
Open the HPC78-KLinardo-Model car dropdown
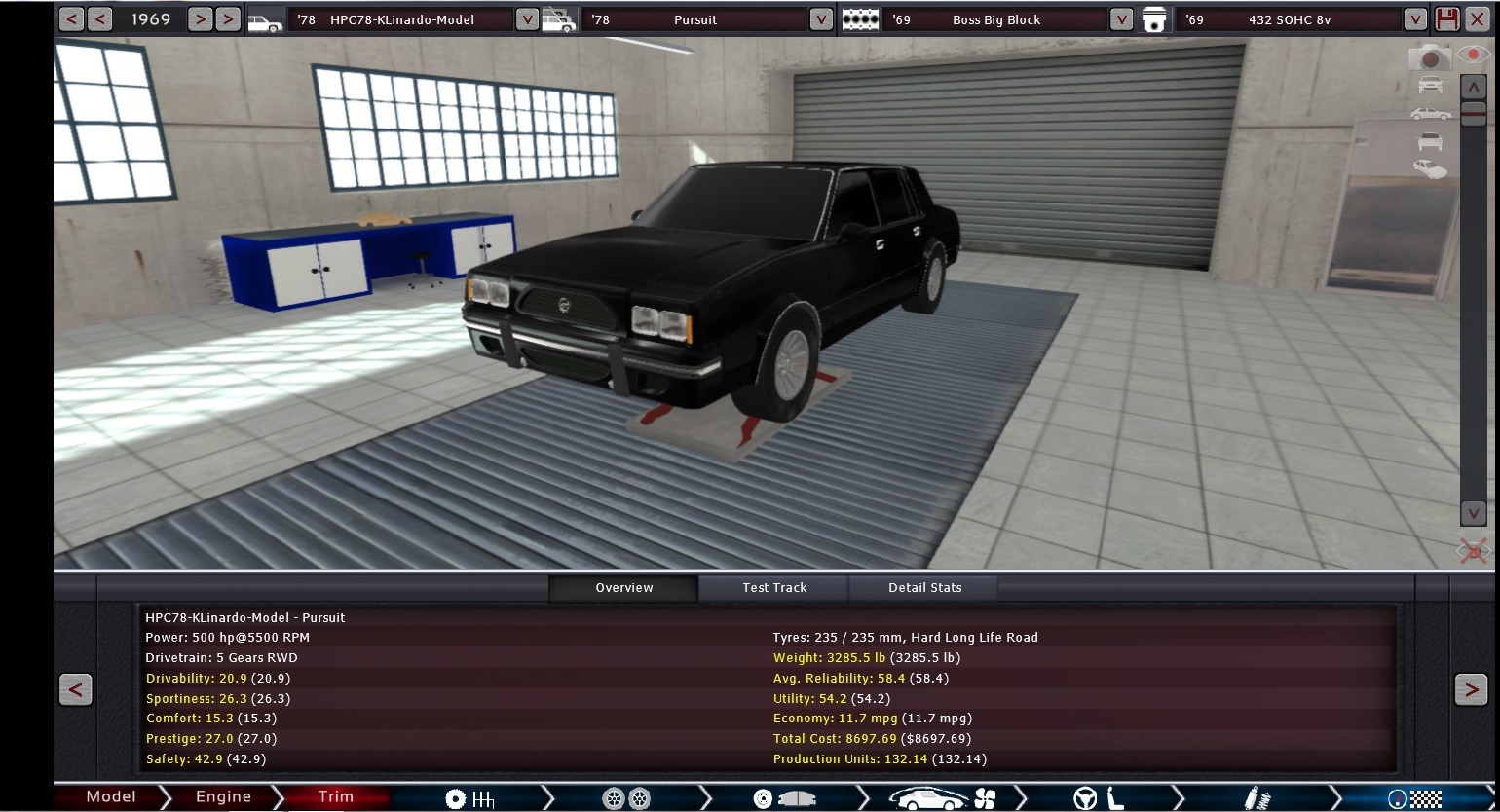[526, 19]
